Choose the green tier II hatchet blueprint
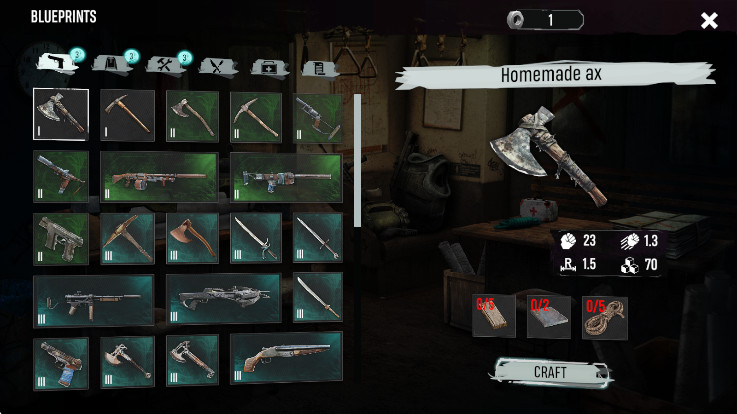The width and height of the screenshot is (737, 414). tap(192, 116)
